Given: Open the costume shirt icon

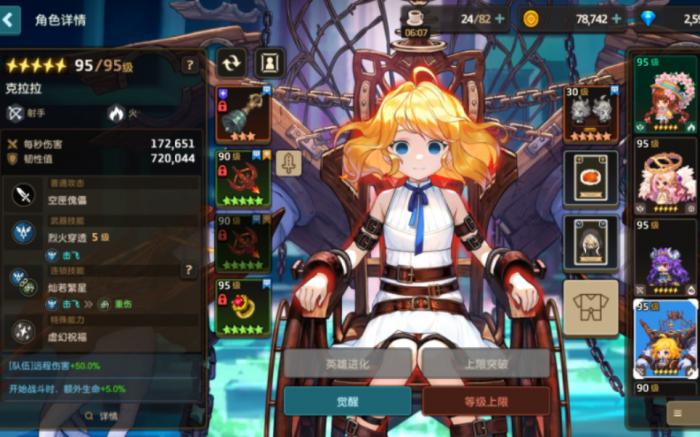Looking at the screenshot, I should [590, 307].
